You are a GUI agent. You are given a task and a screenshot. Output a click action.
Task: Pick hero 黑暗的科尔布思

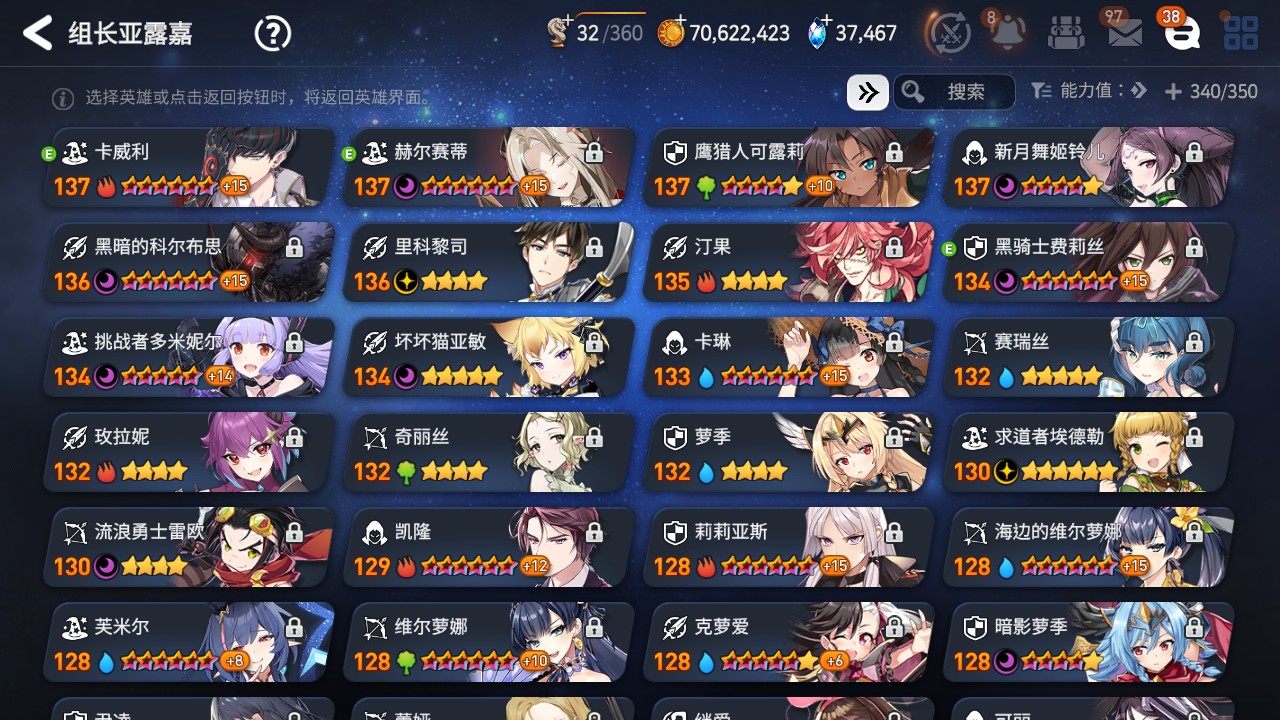(190, 262)
